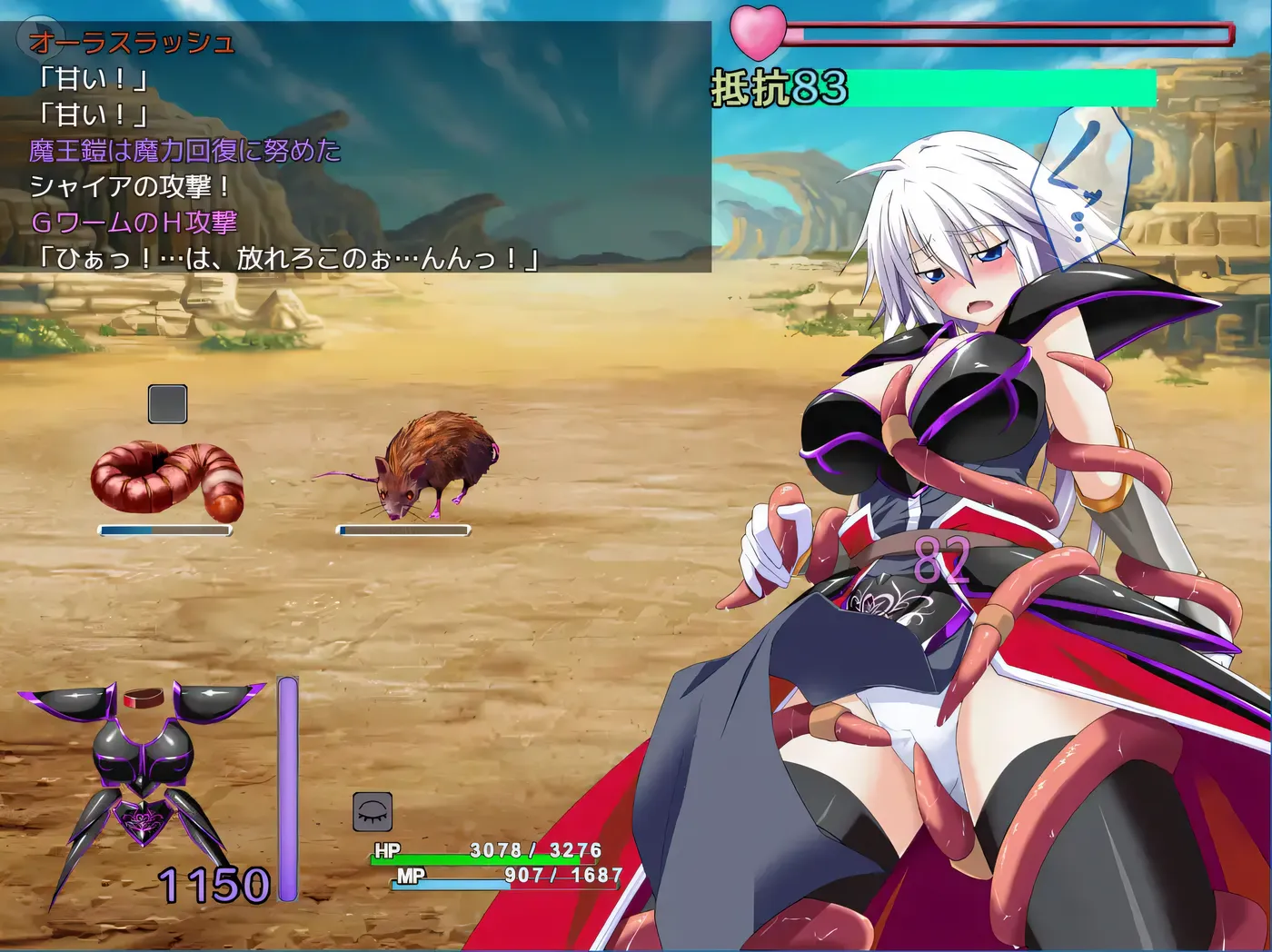Click the red heroine HP bar at top right

tap(999, 29)
